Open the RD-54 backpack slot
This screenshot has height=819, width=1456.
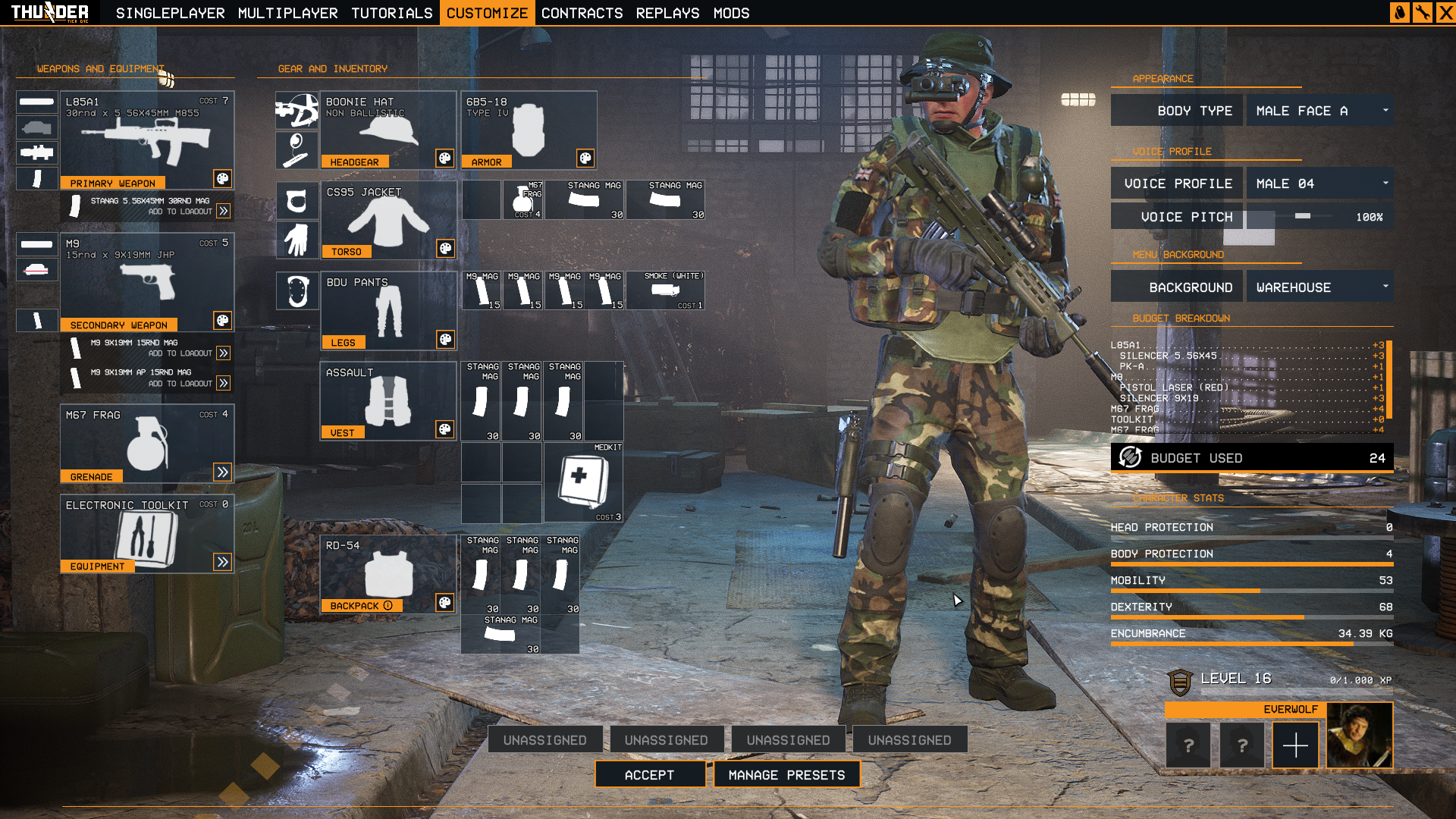[388, 574]
